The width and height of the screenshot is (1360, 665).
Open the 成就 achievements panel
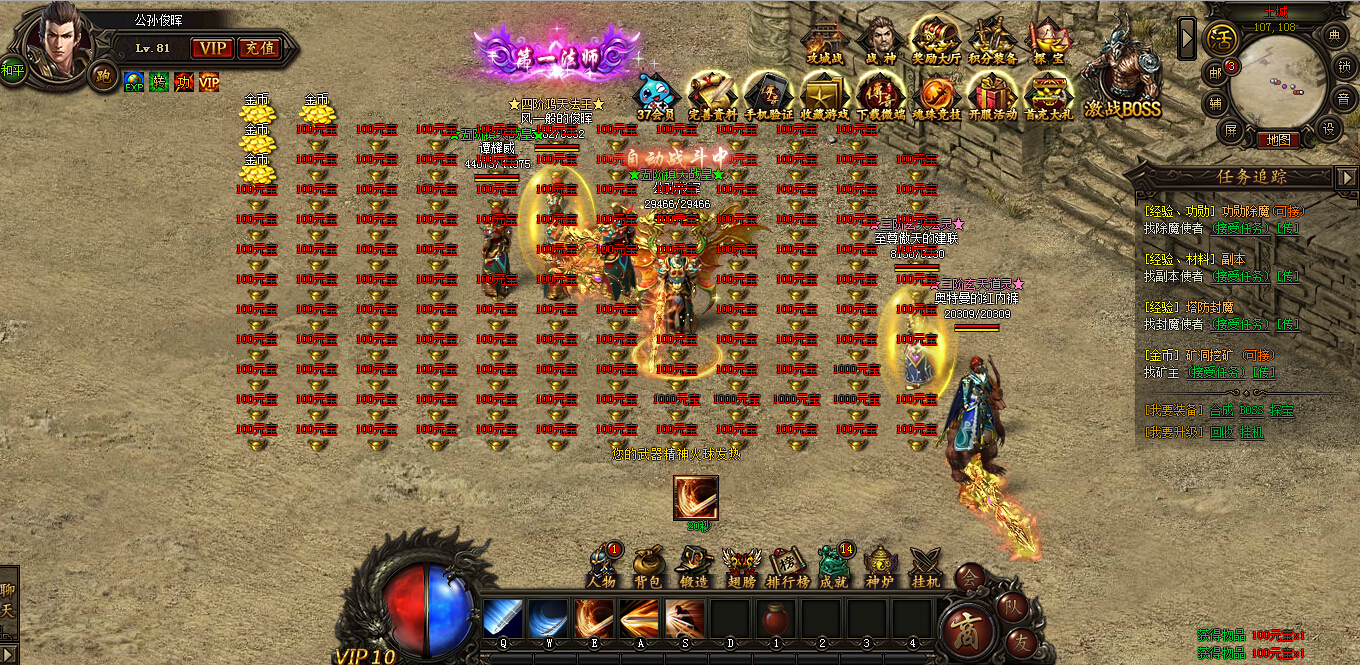(833, 566)
